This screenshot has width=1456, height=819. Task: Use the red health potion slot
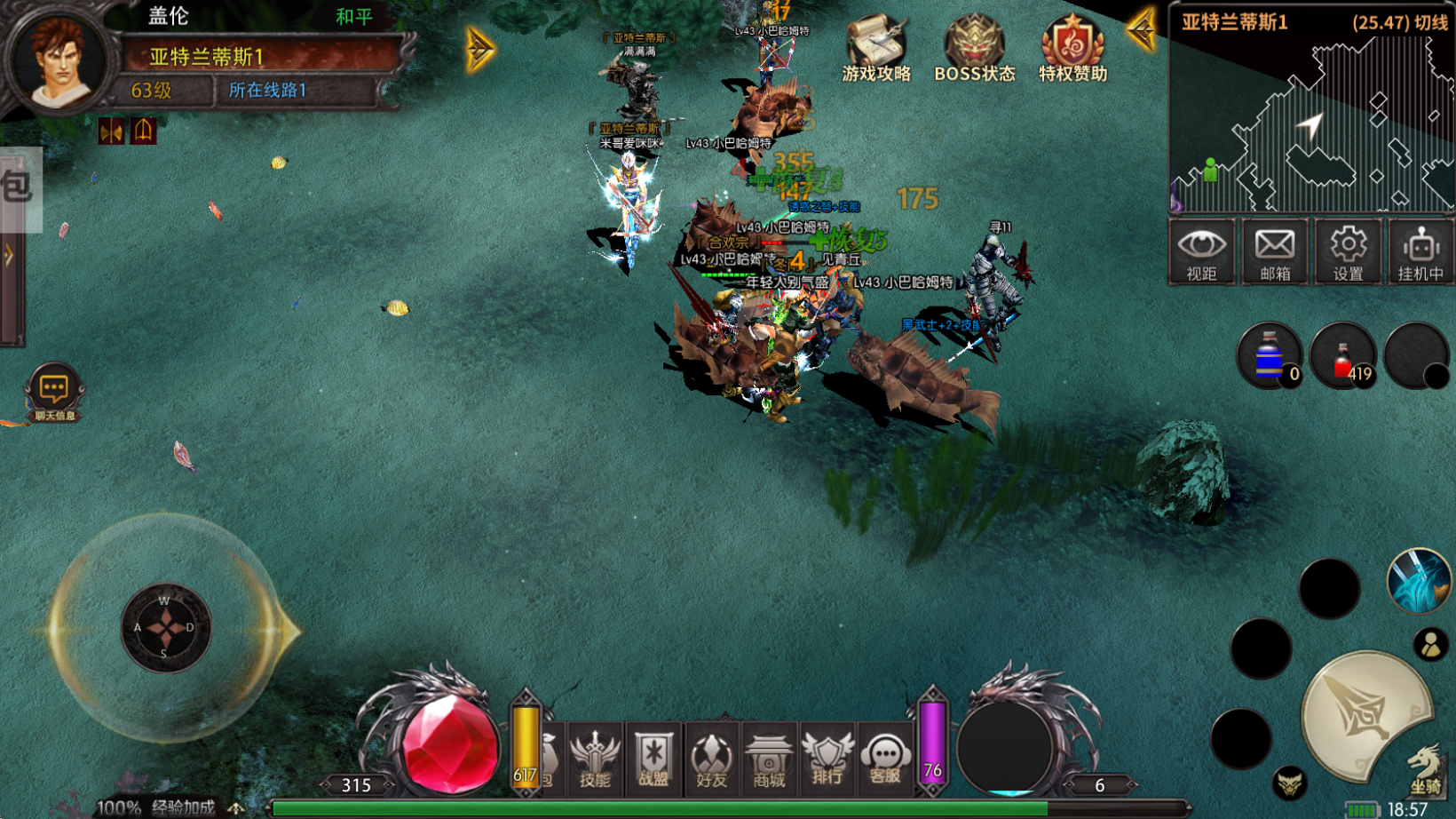point(1343,356)
